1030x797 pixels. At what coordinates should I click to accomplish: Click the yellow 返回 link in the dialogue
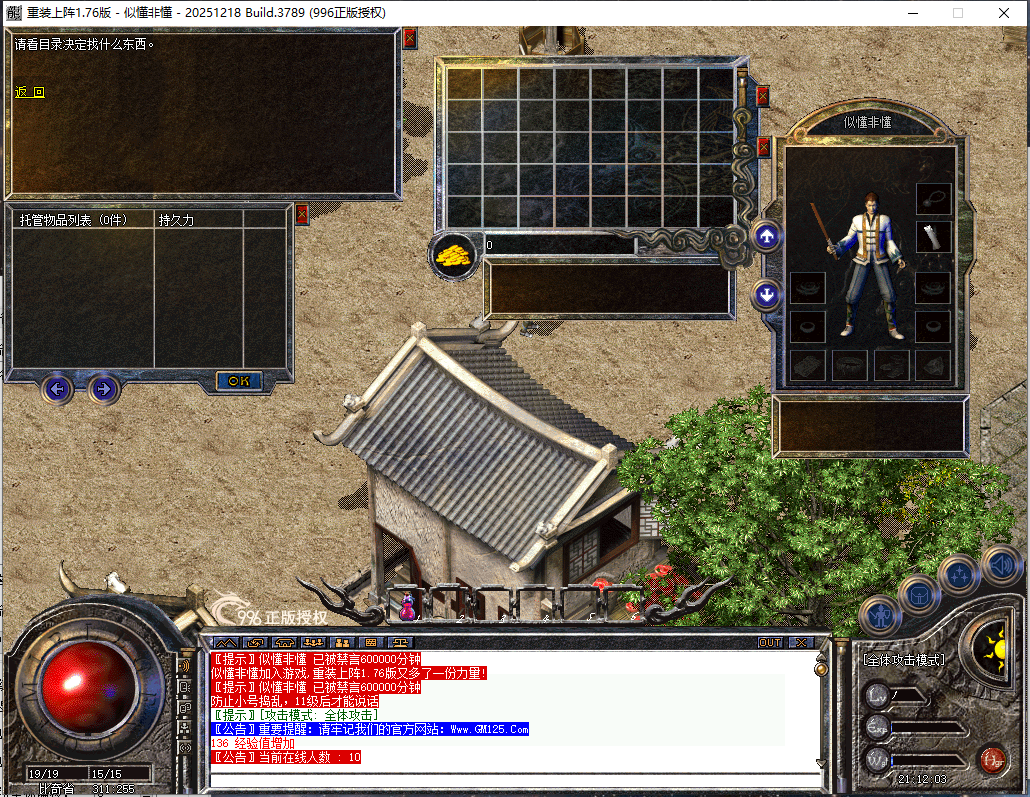click(30, 92)
